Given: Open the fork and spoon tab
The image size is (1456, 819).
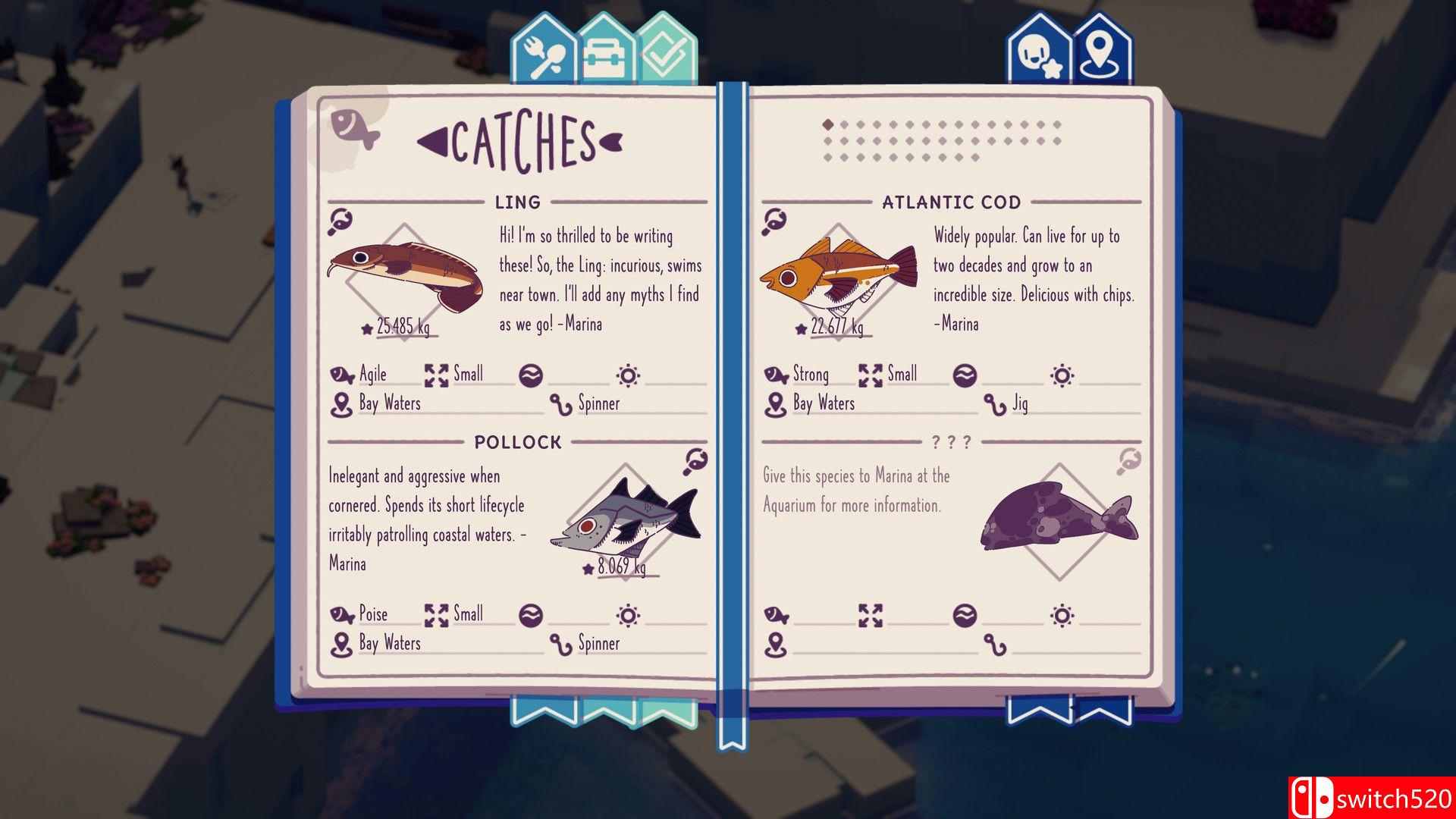Looking at the screenshot, I should coord(543,55).
